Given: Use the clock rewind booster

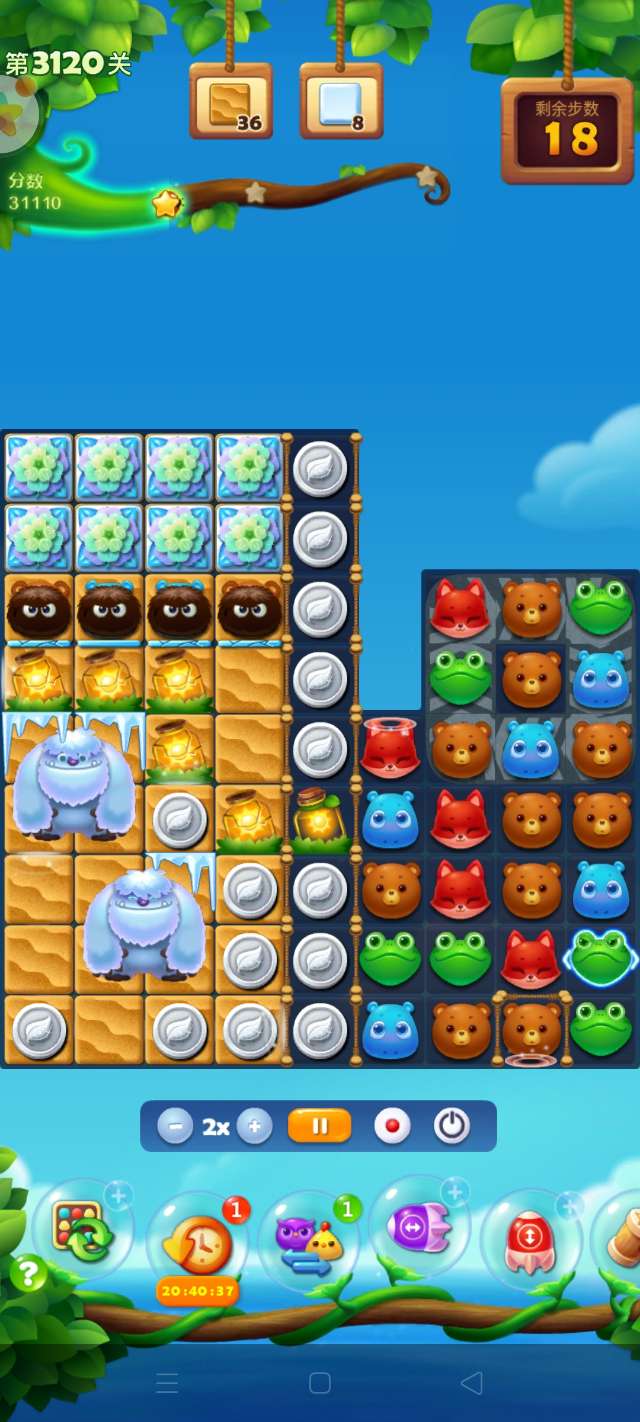Looking at the screenshot, I should tap(196, 1244).
